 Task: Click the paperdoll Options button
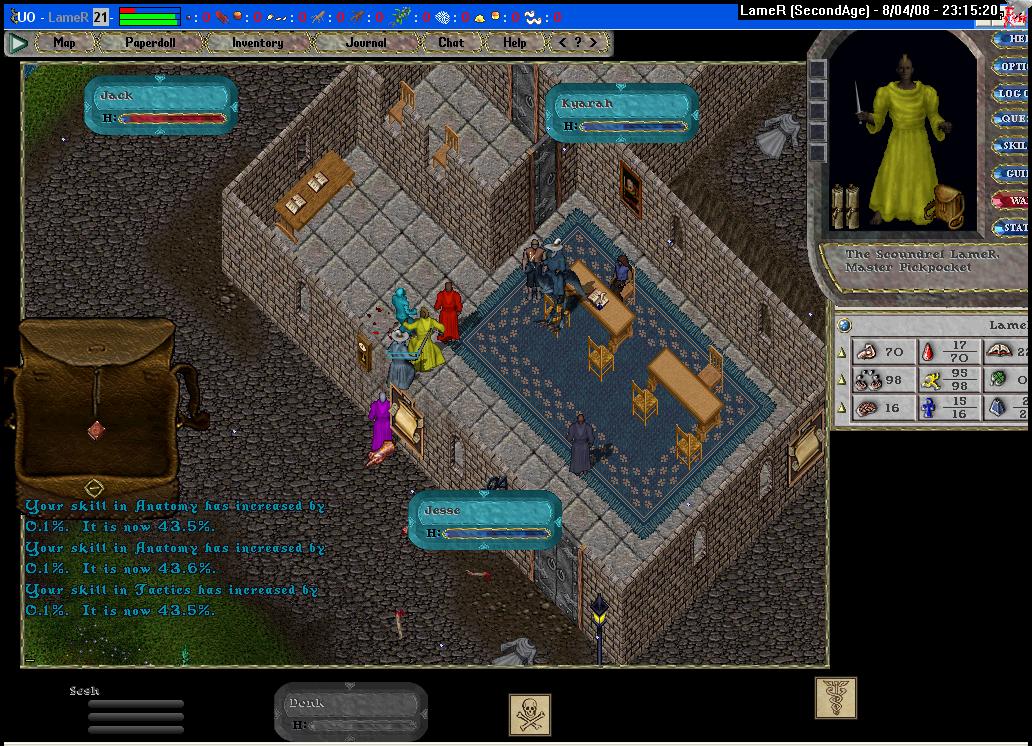[x=1013, y=67]
